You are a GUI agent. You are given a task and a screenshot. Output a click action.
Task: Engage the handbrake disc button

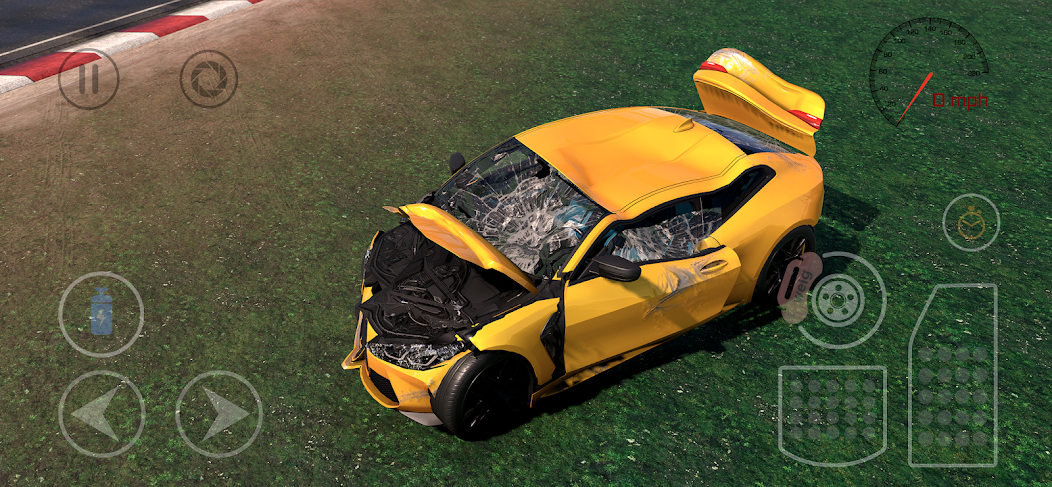click(x=841, y=300)
